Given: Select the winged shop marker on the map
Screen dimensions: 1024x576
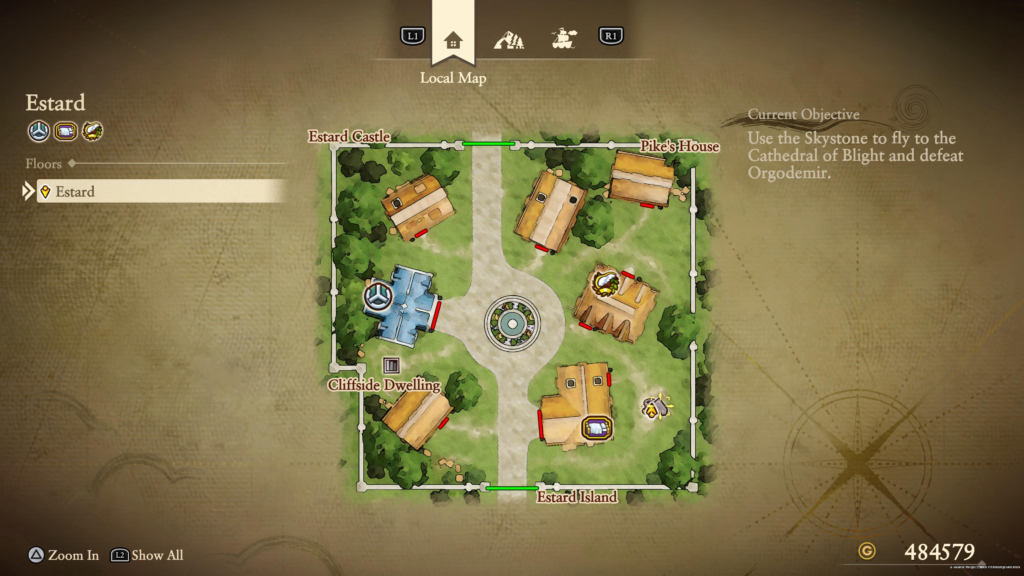Looking at the screenshot, I should [604, 281].
